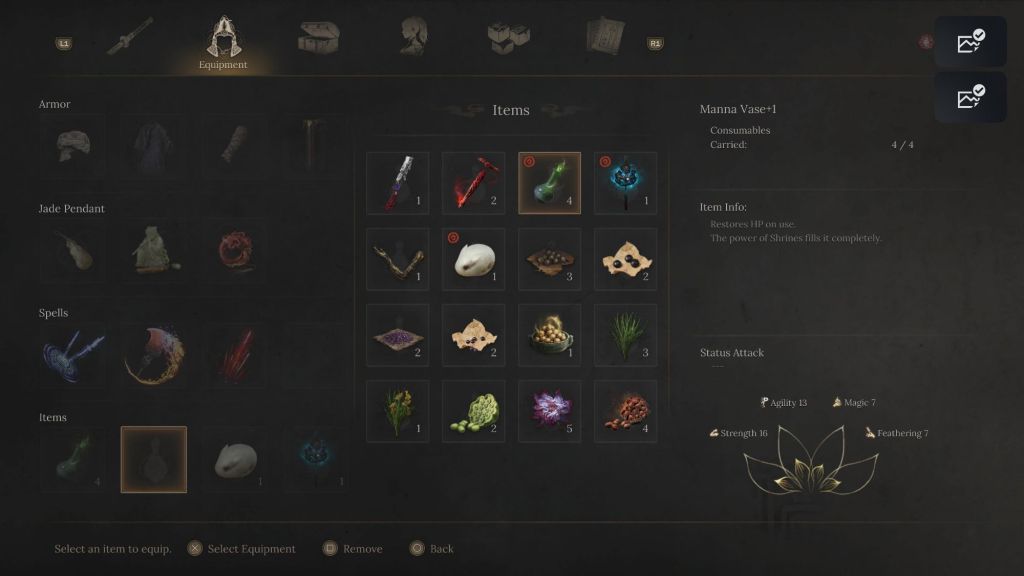The width and height of the screenshot is (1024, 576).
Task: Choose the red streaks spell slot
Action: pos(236,355)
